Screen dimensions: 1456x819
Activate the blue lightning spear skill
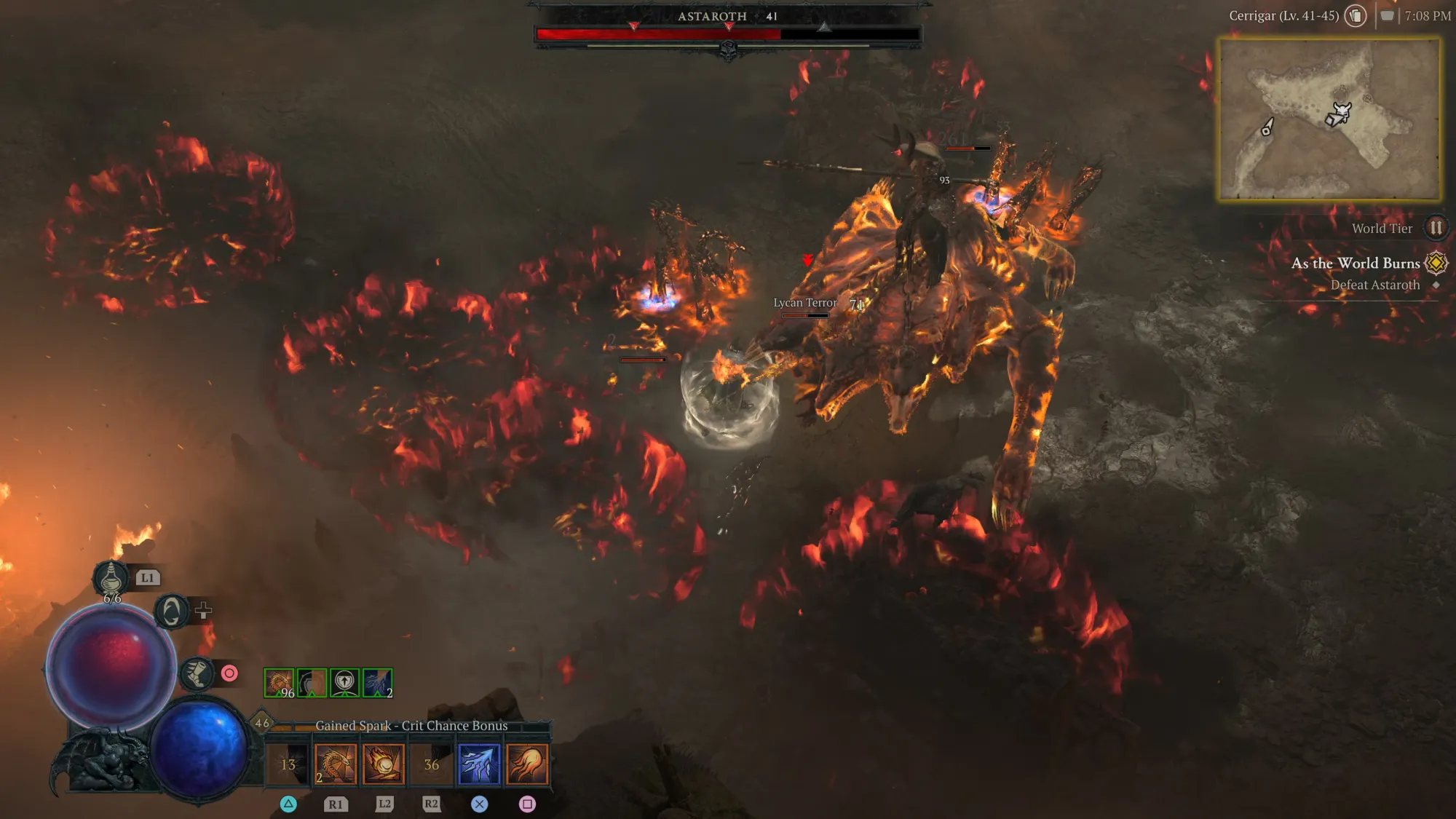coord(479,764)
